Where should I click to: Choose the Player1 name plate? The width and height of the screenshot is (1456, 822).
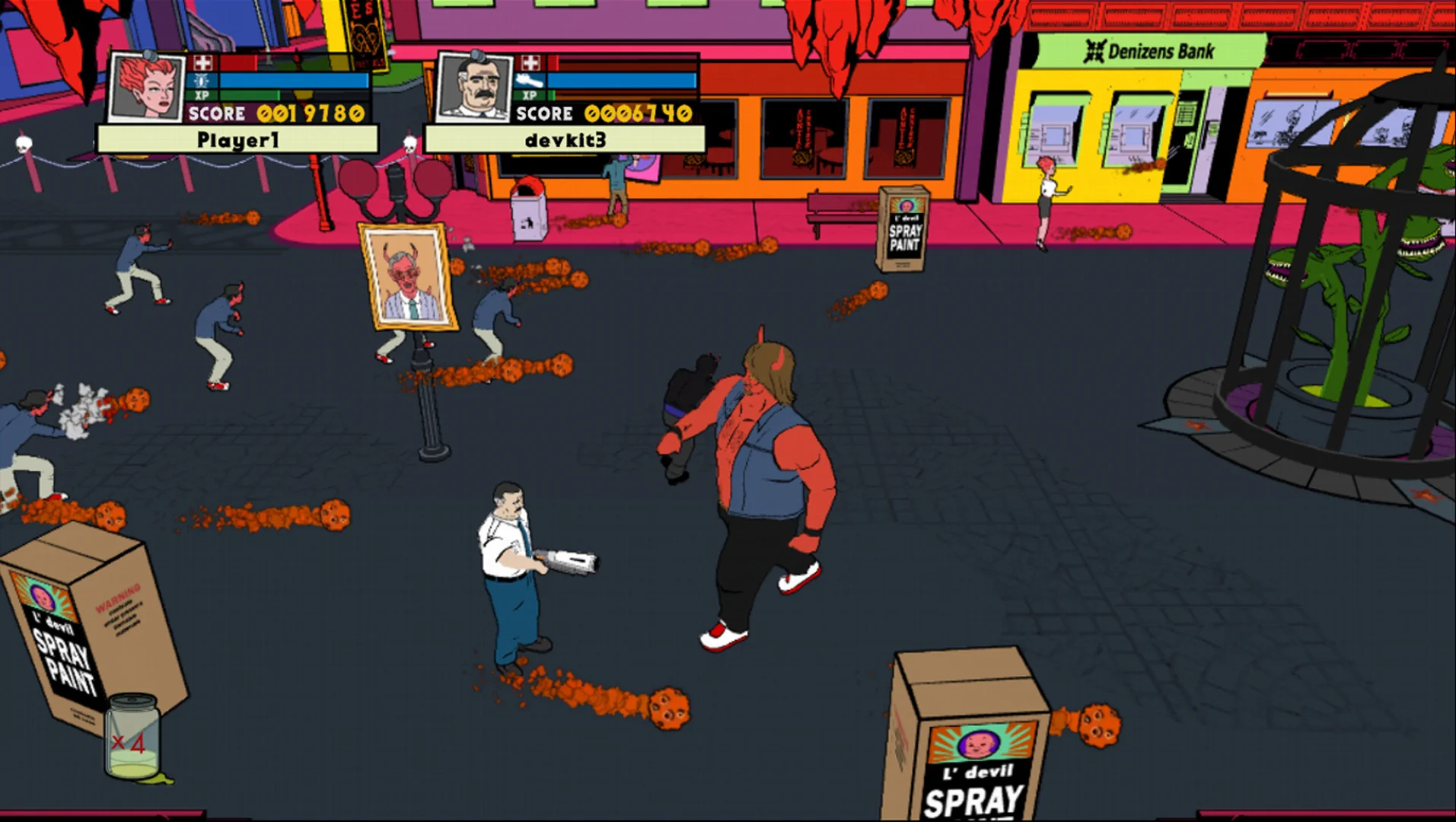point(237,140)
